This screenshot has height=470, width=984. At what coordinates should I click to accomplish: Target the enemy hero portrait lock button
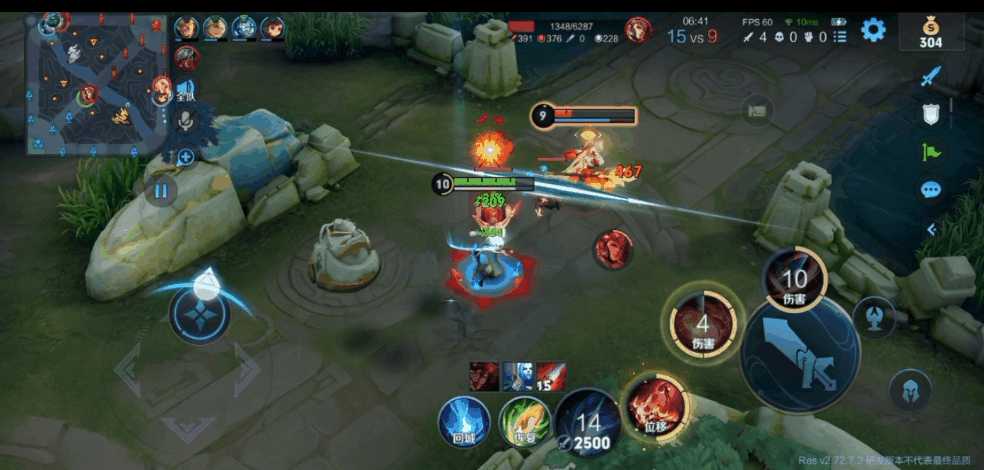(613, 248)
